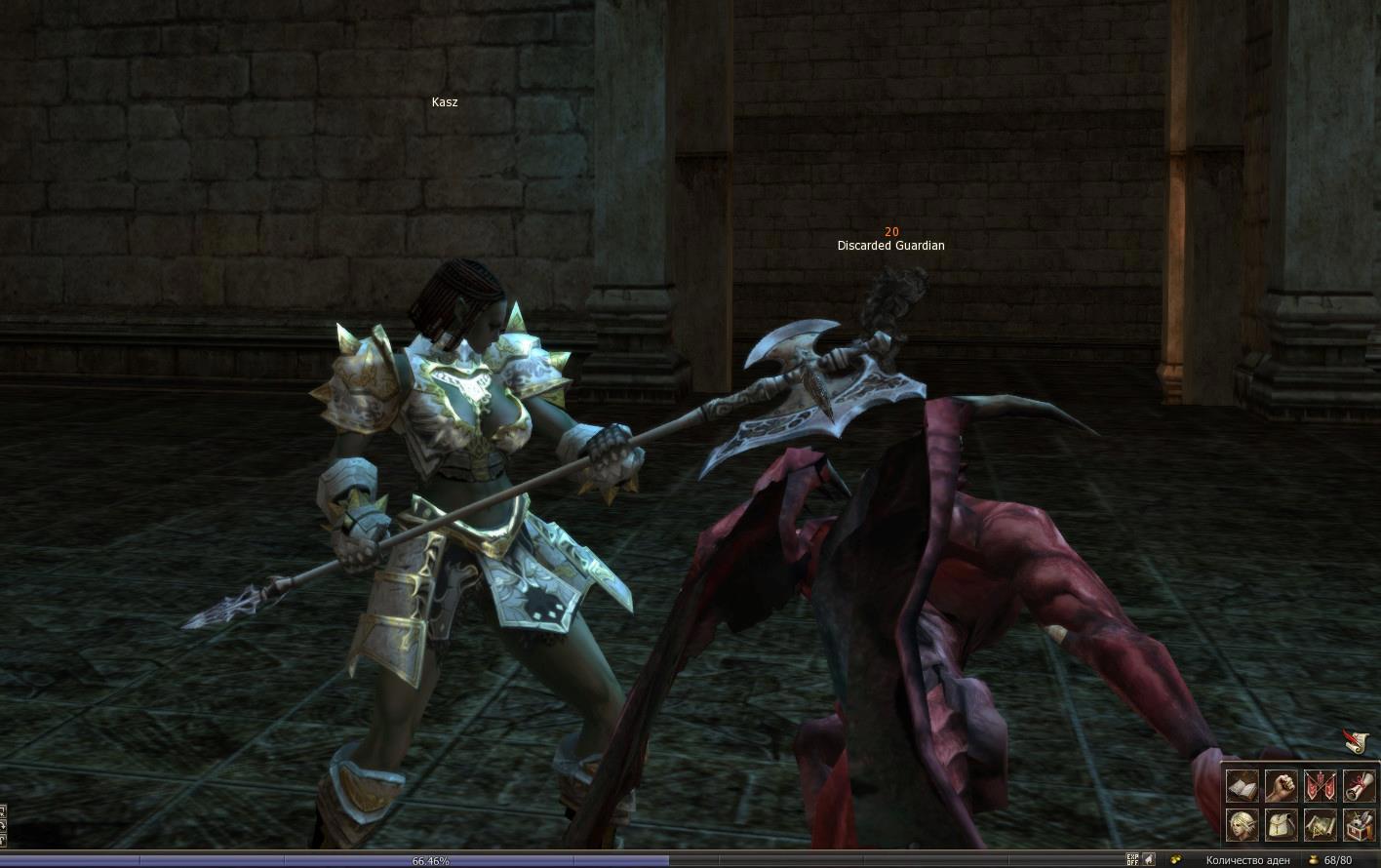Click the quill and scroll icon
1381x868 pixels.
[x=1356, y=743]
